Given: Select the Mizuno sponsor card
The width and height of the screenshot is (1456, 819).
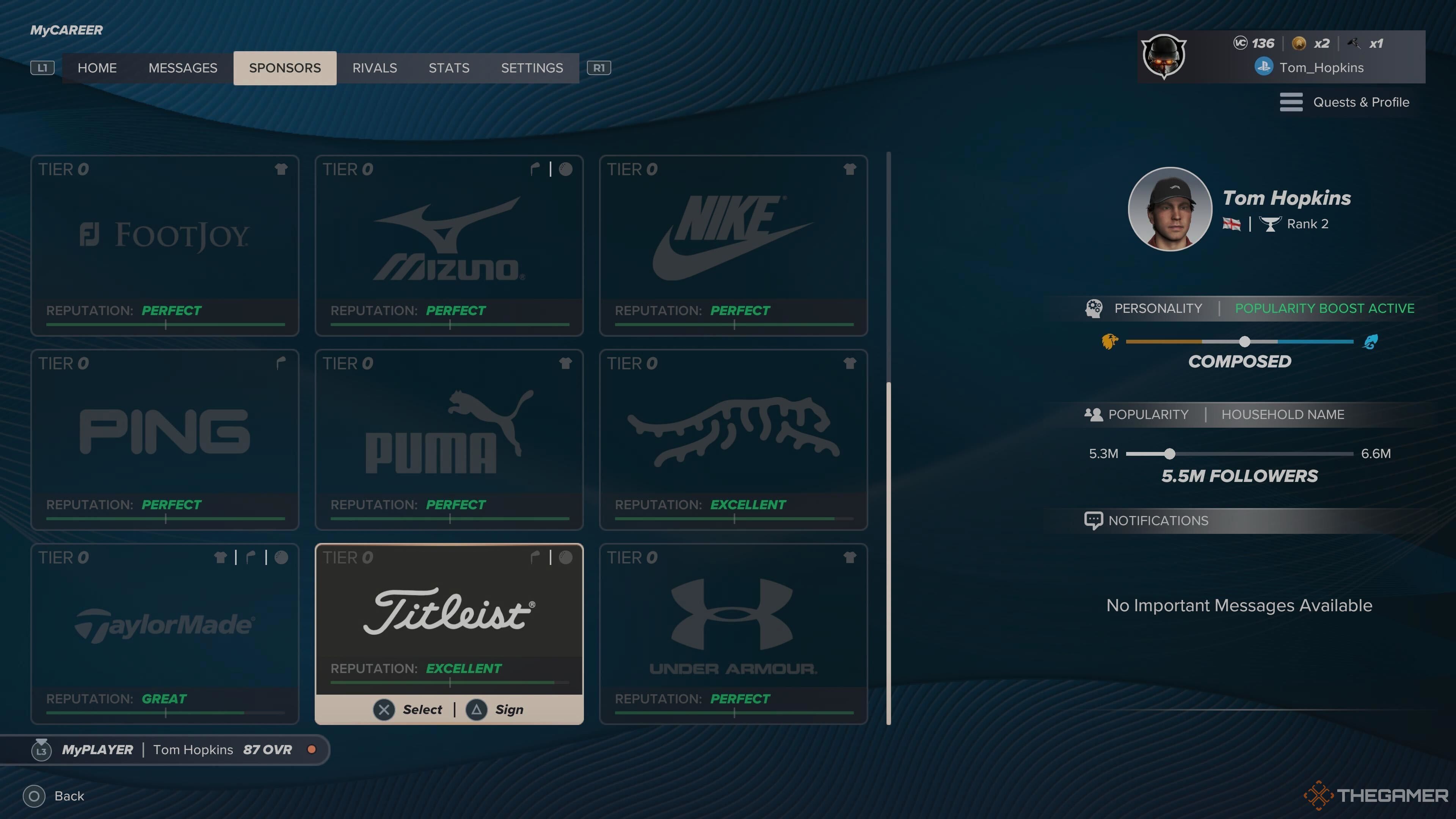Looking at the screenshot, I should [449, 245].
